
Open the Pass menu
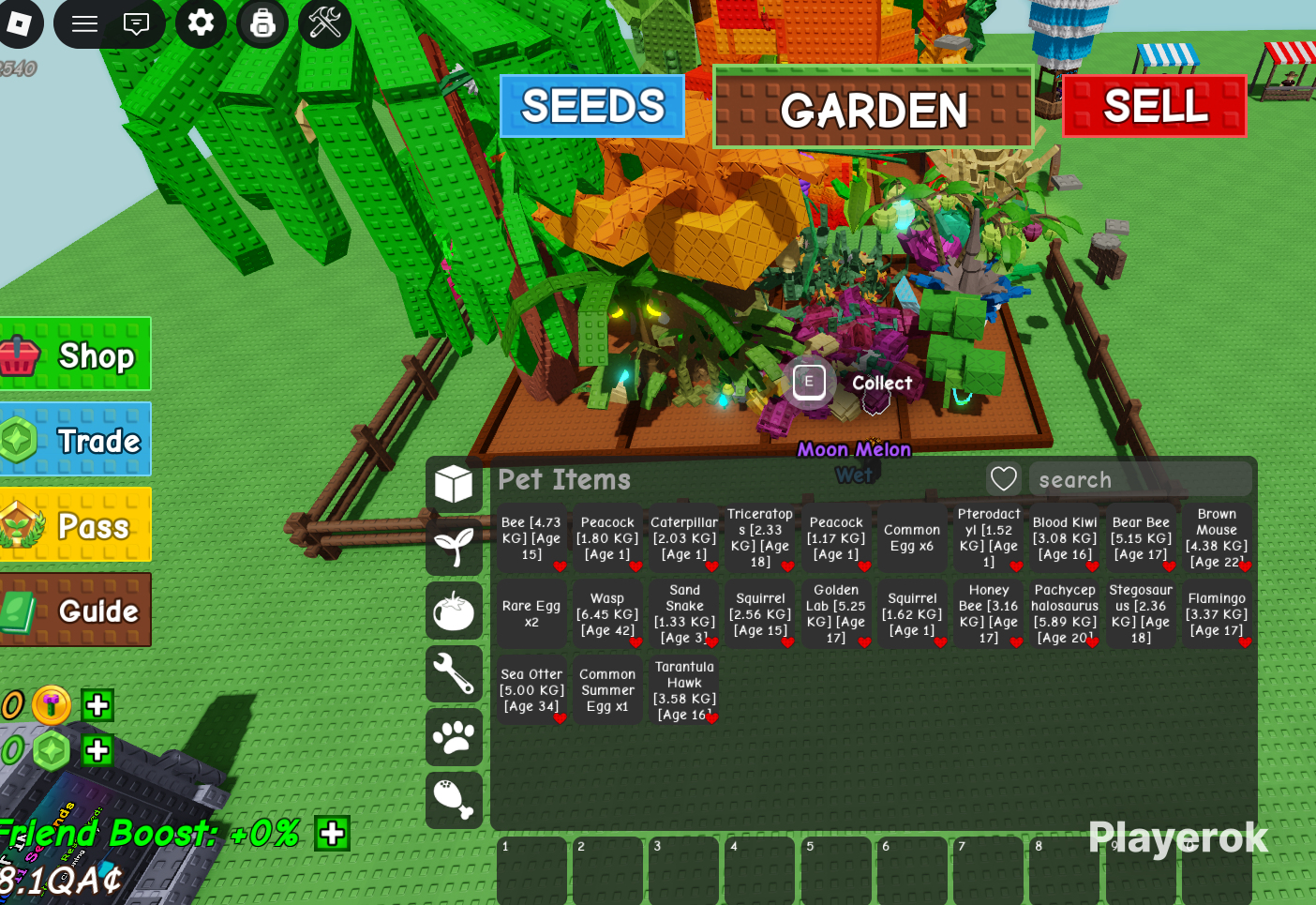pyautogui.click(x=75, y=525)
